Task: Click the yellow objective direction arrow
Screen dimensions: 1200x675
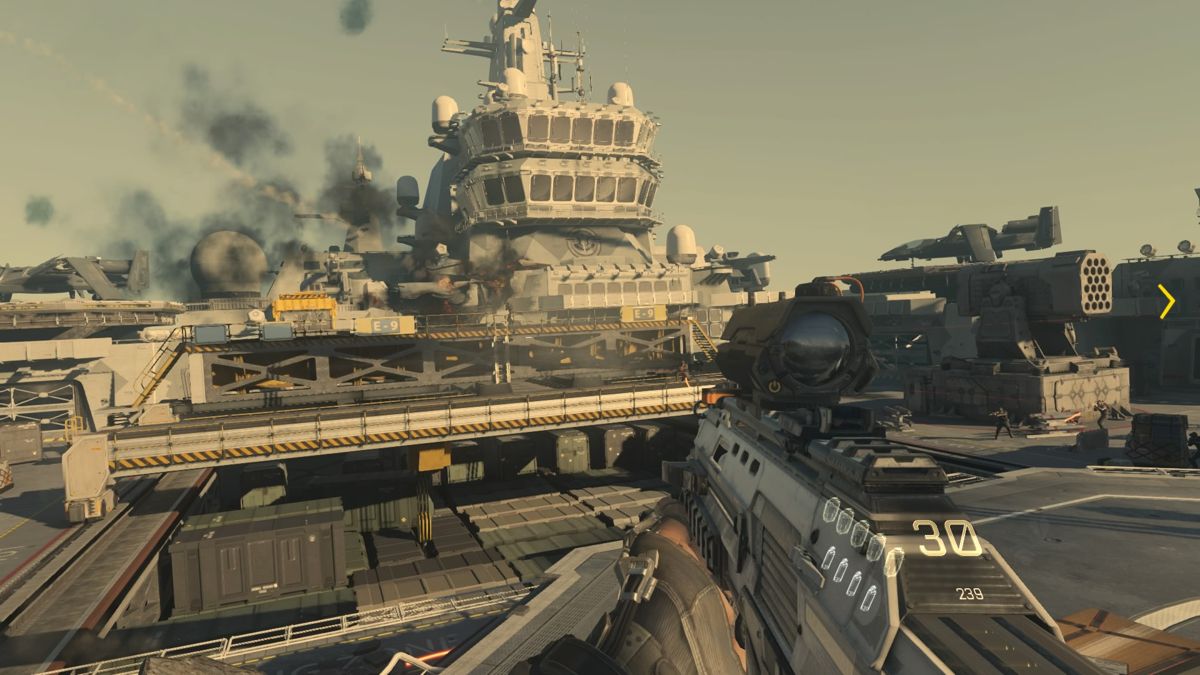Action: click(x=1166, y=301)
